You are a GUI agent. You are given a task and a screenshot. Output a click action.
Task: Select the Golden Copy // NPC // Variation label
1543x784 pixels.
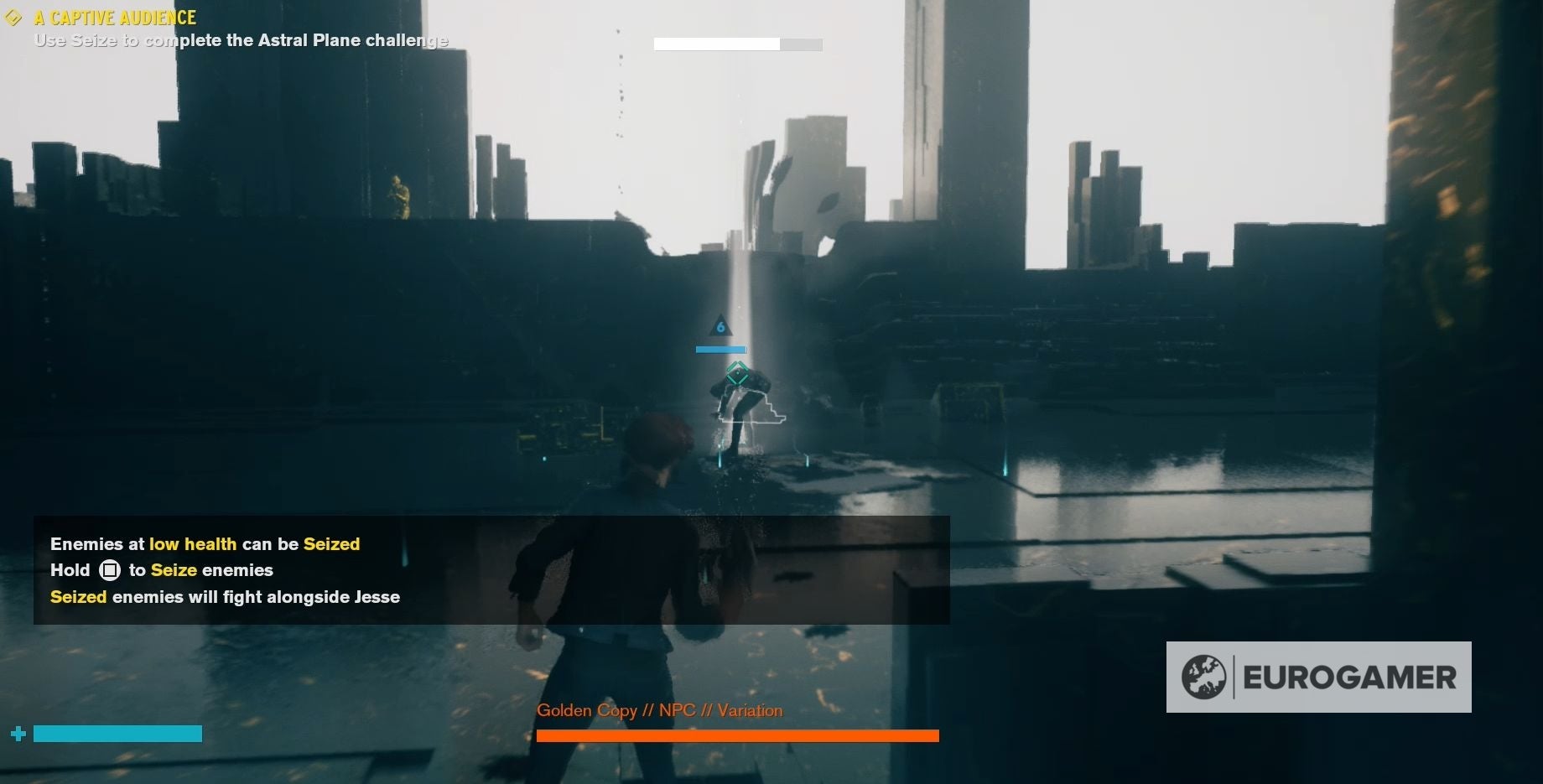tap(659, 709)
